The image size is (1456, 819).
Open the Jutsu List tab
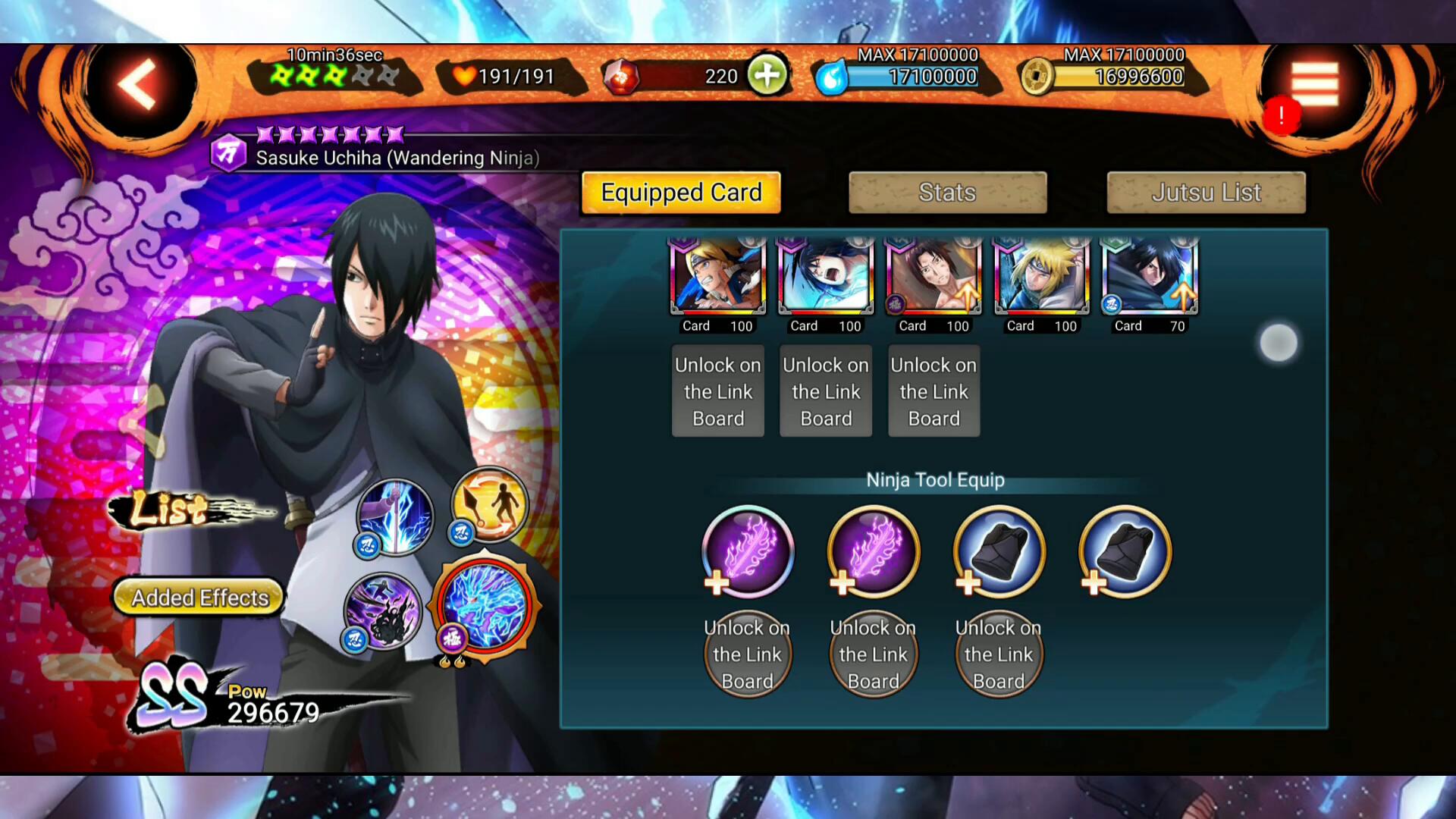coord(1206,193)
